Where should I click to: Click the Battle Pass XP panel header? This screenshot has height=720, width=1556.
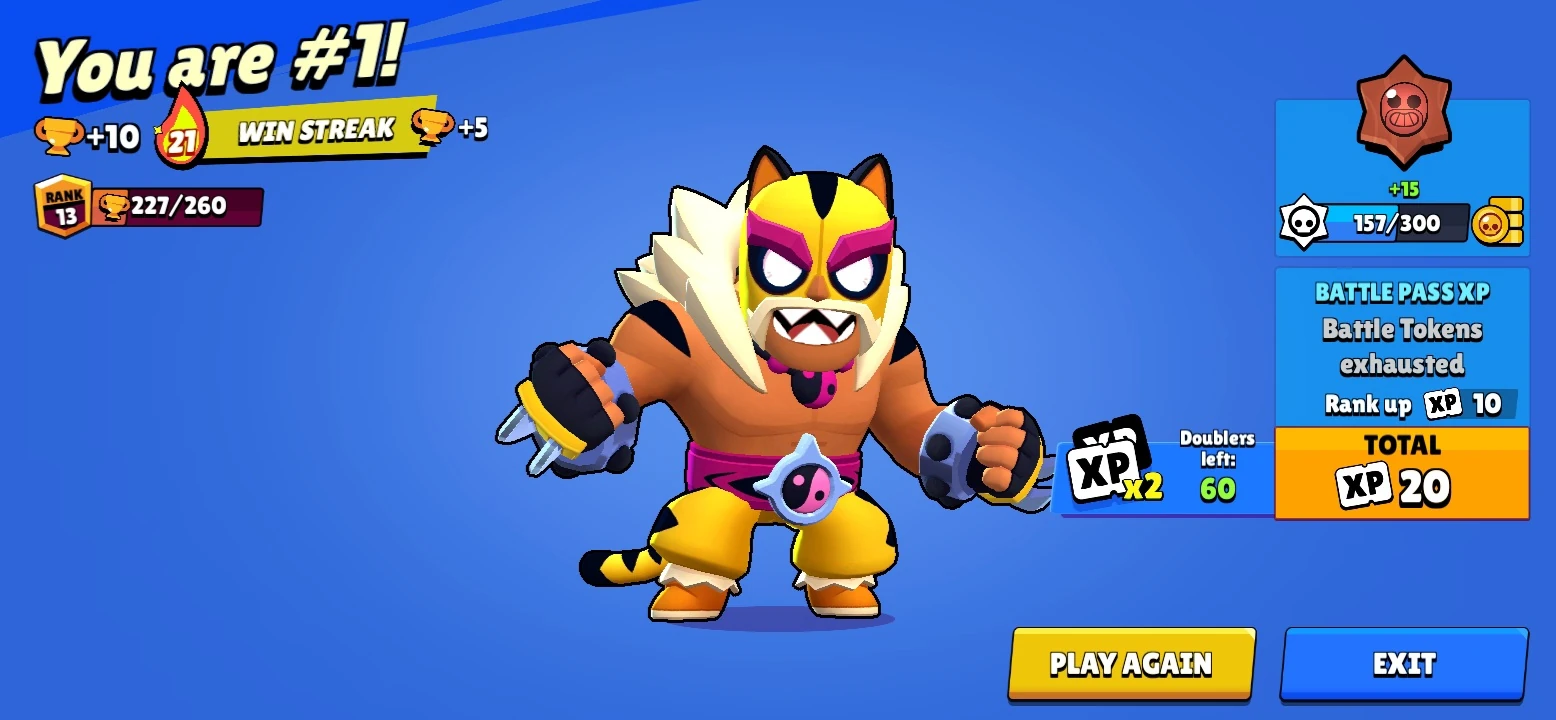click(x=1399, y=291)
